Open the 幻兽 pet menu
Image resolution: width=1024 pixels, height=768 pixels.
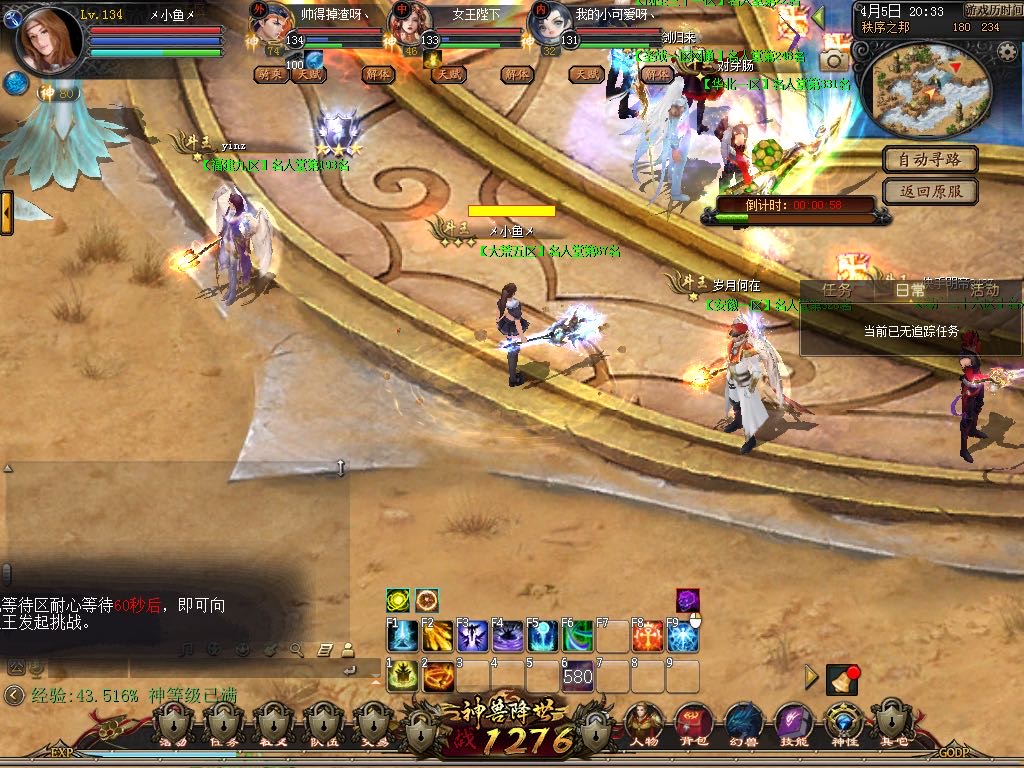[741, 722]
